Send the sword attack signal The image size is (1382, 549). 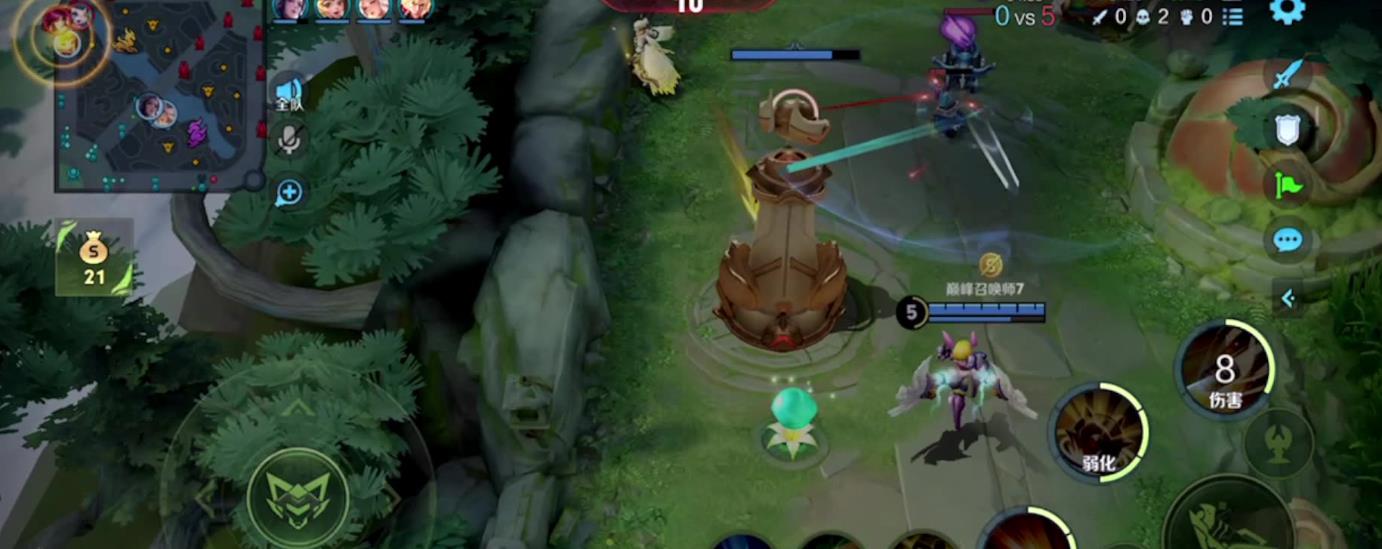[x=1286, y=74]
